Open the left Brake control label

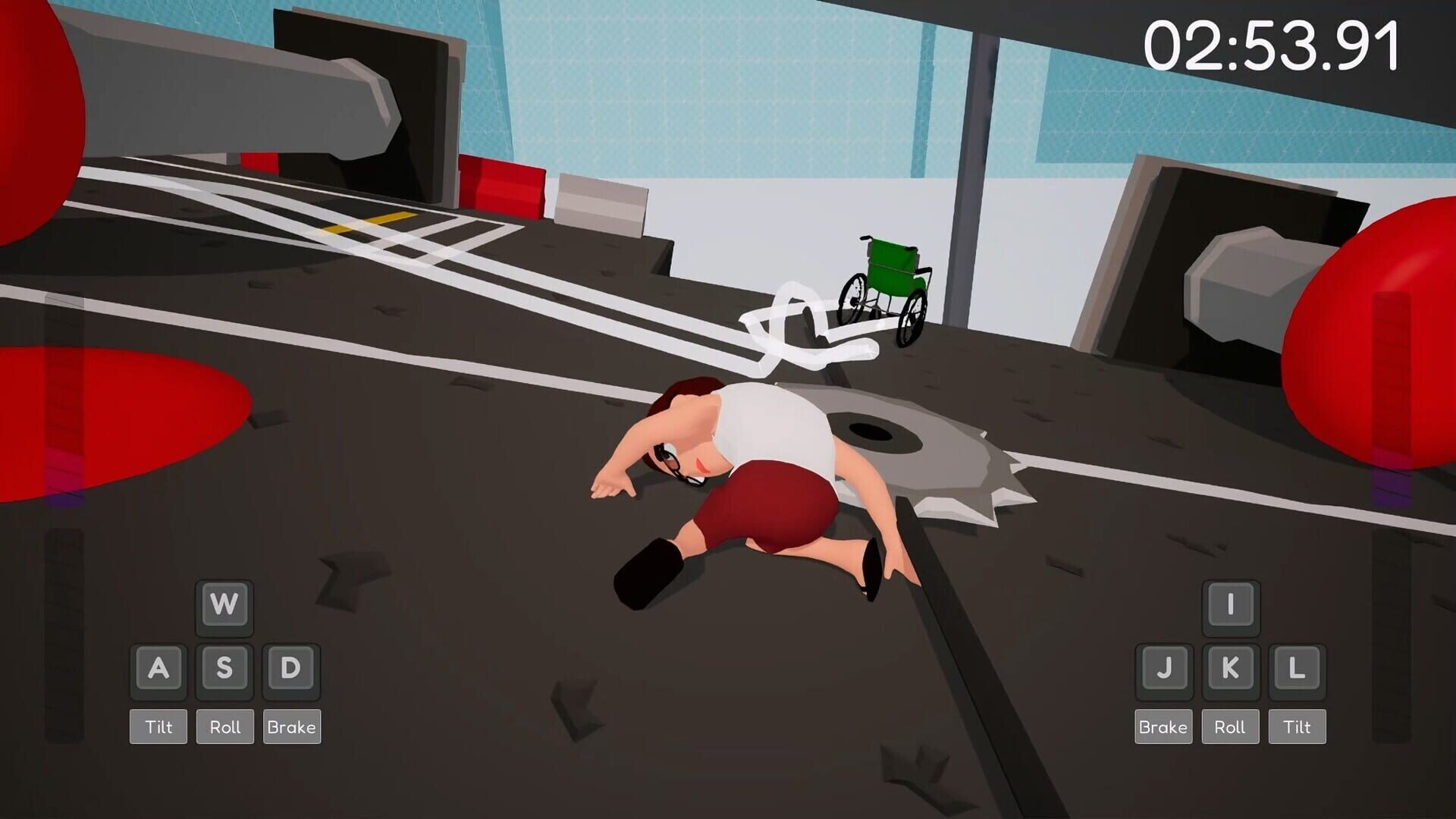tap(291, 726)
